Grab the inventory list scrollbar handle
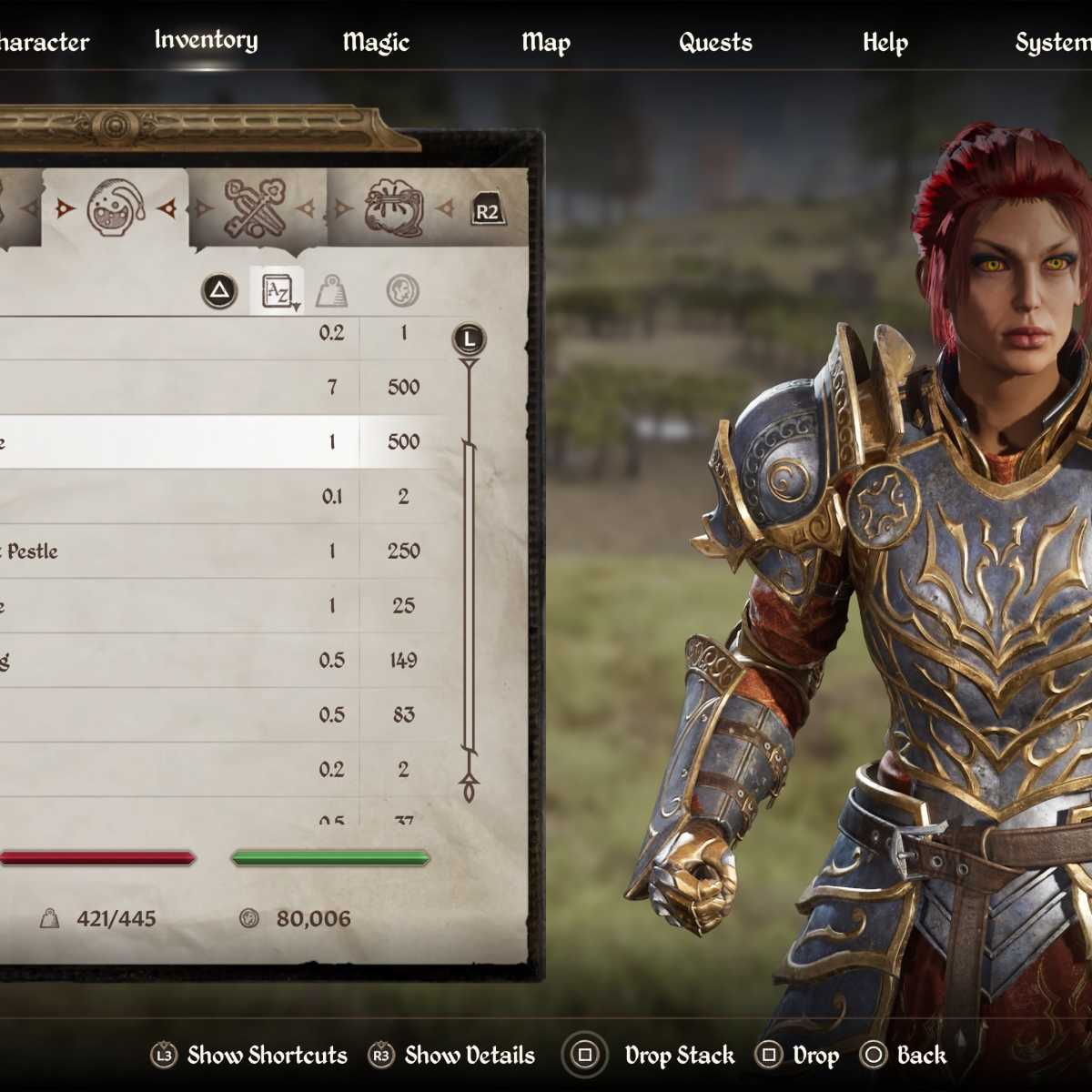The width and height of the screenshot is (1092, 1092). tap(469, 596)
